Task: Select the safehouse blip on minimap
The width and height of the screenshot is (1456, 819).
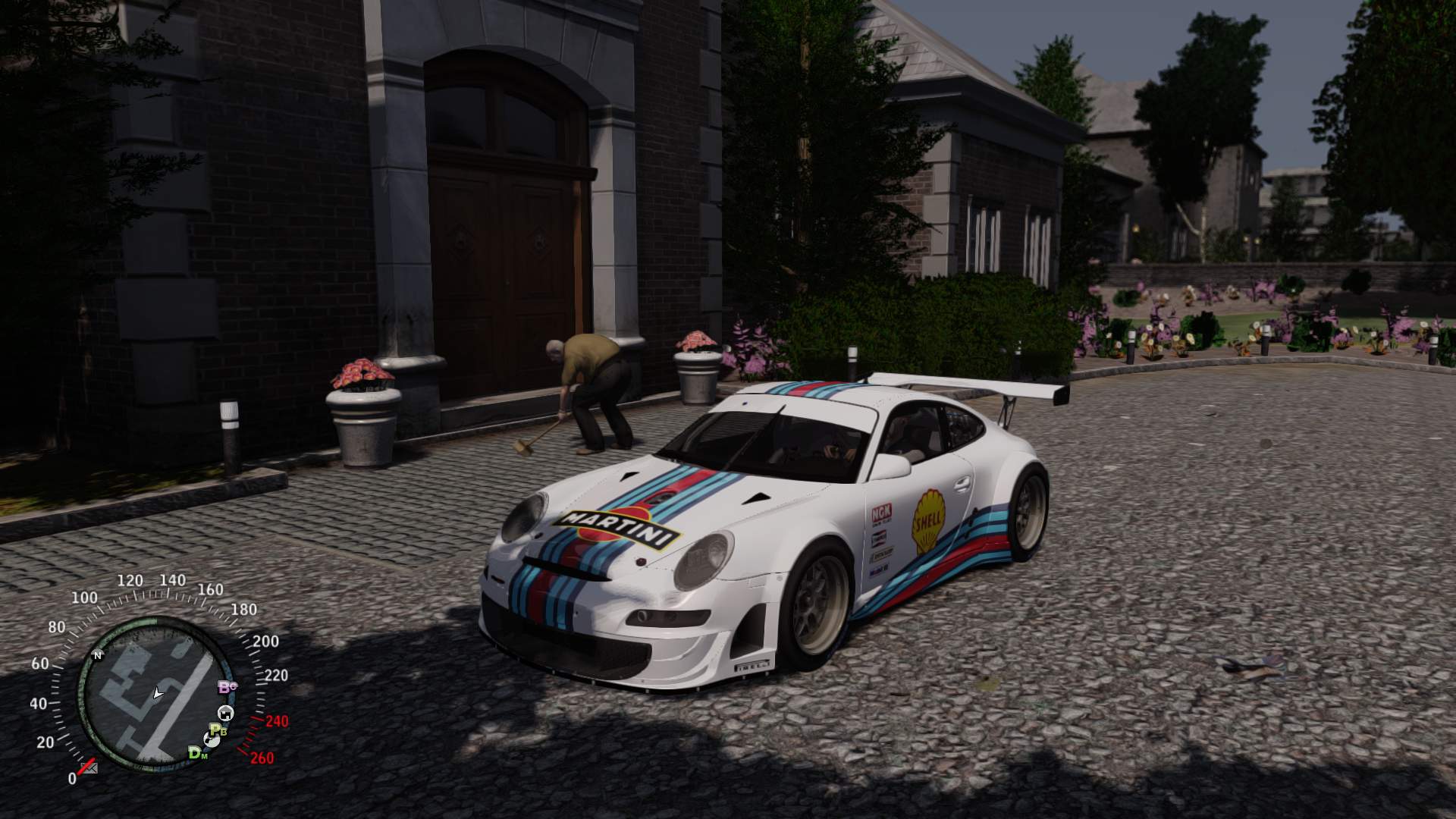Action: (x=225, y=713)
